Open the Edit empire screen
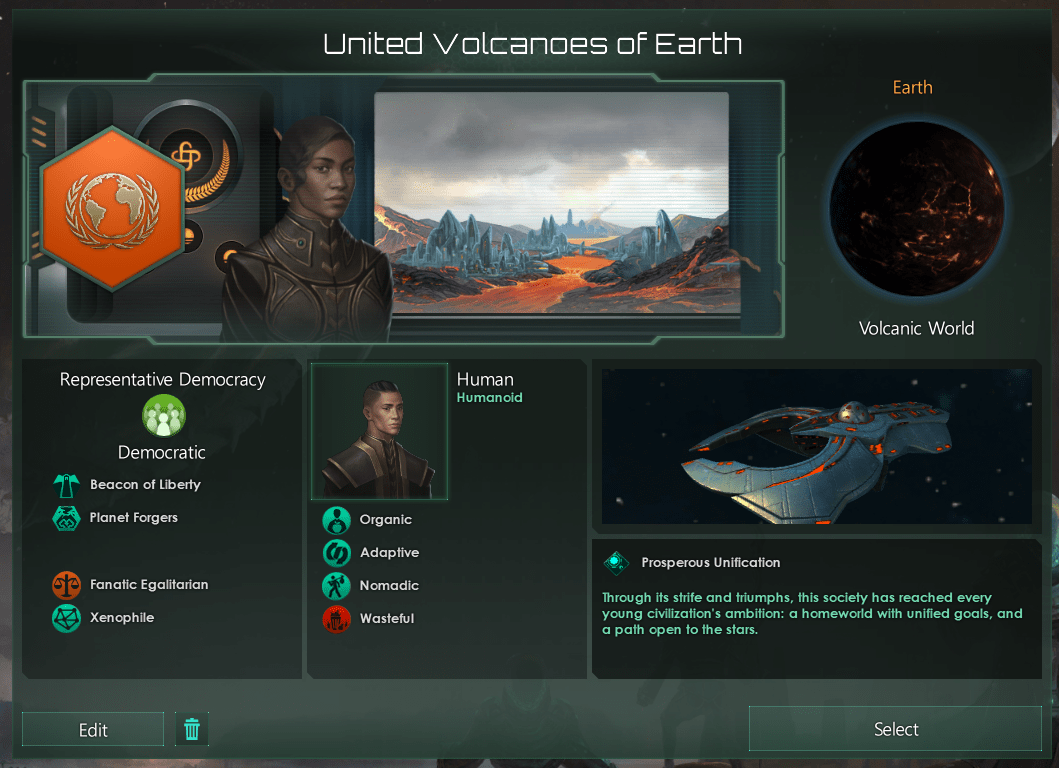The width and height of the screenshot is (1059, 768). (x=93, y=730)
